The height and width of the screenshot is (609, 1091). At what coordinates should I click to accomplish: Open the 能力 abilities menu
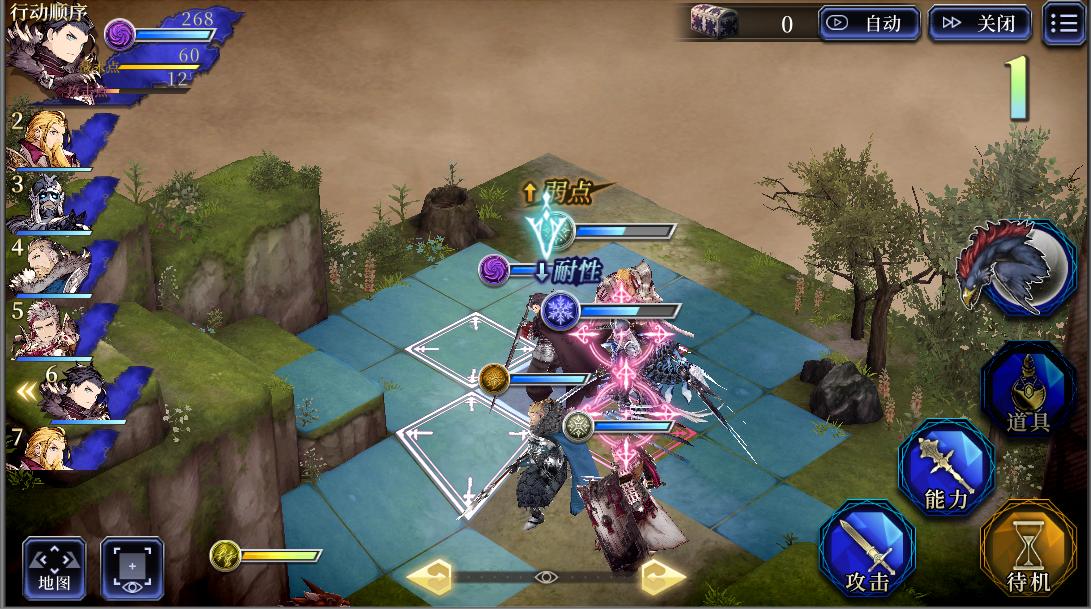(x=945, y=468)
